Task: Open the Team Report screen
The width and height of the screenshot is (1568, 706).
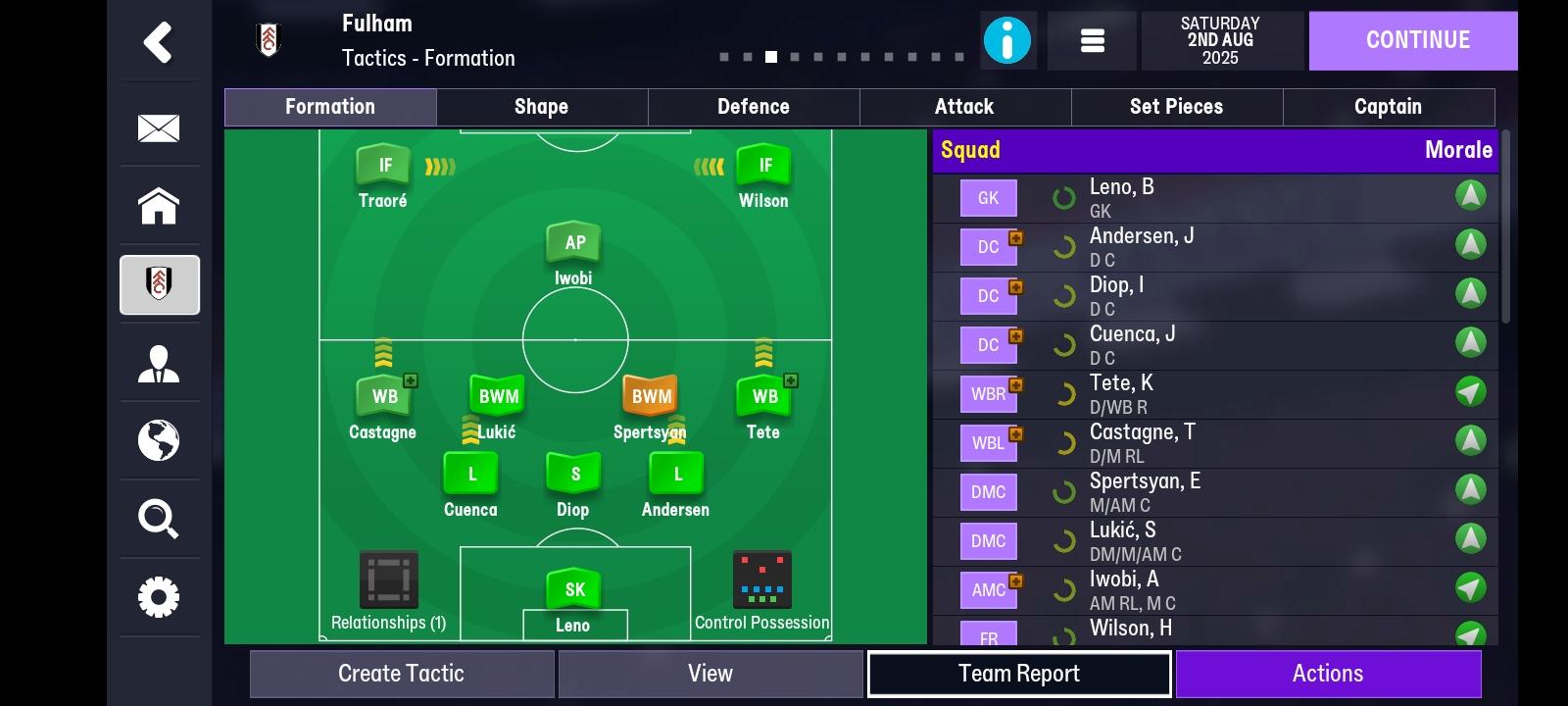Action: click(1019, 674)
